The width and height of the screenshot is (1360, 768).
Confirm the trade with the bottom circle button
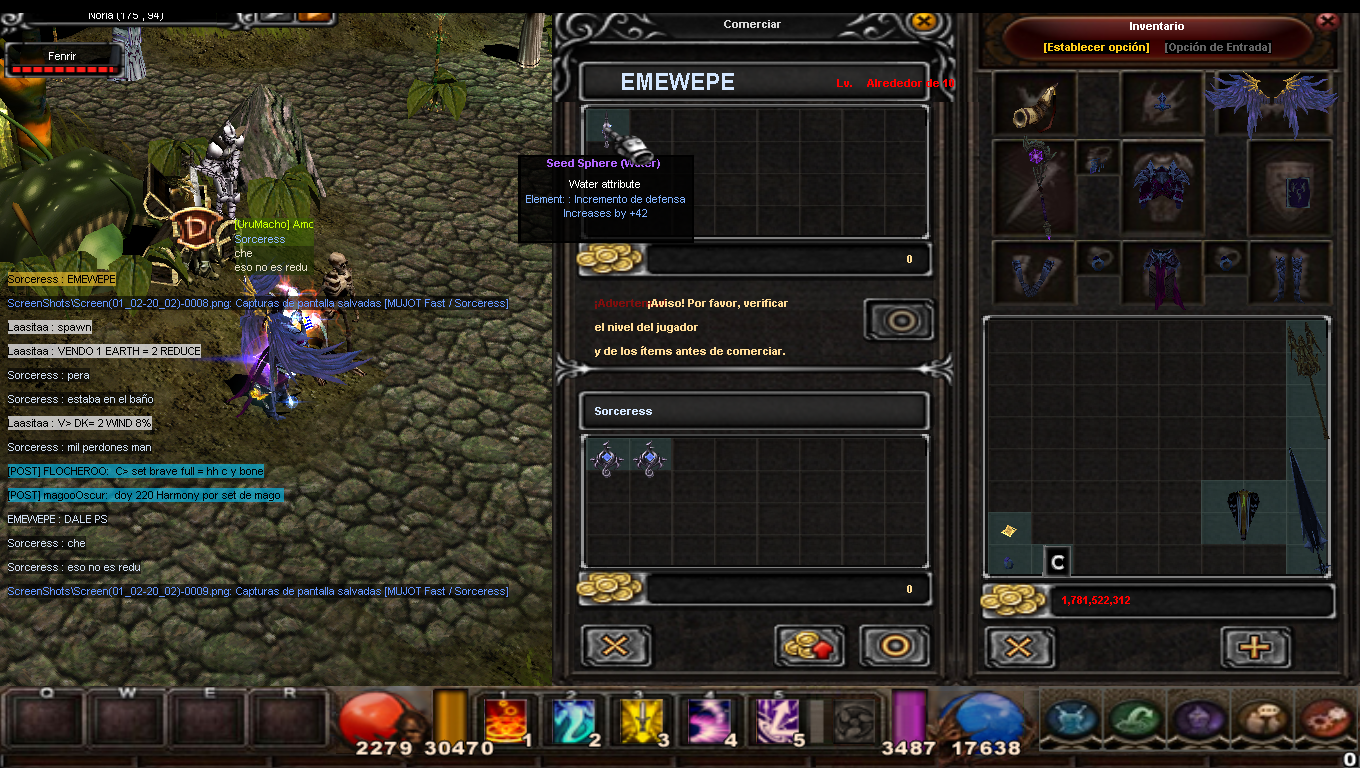895,646
